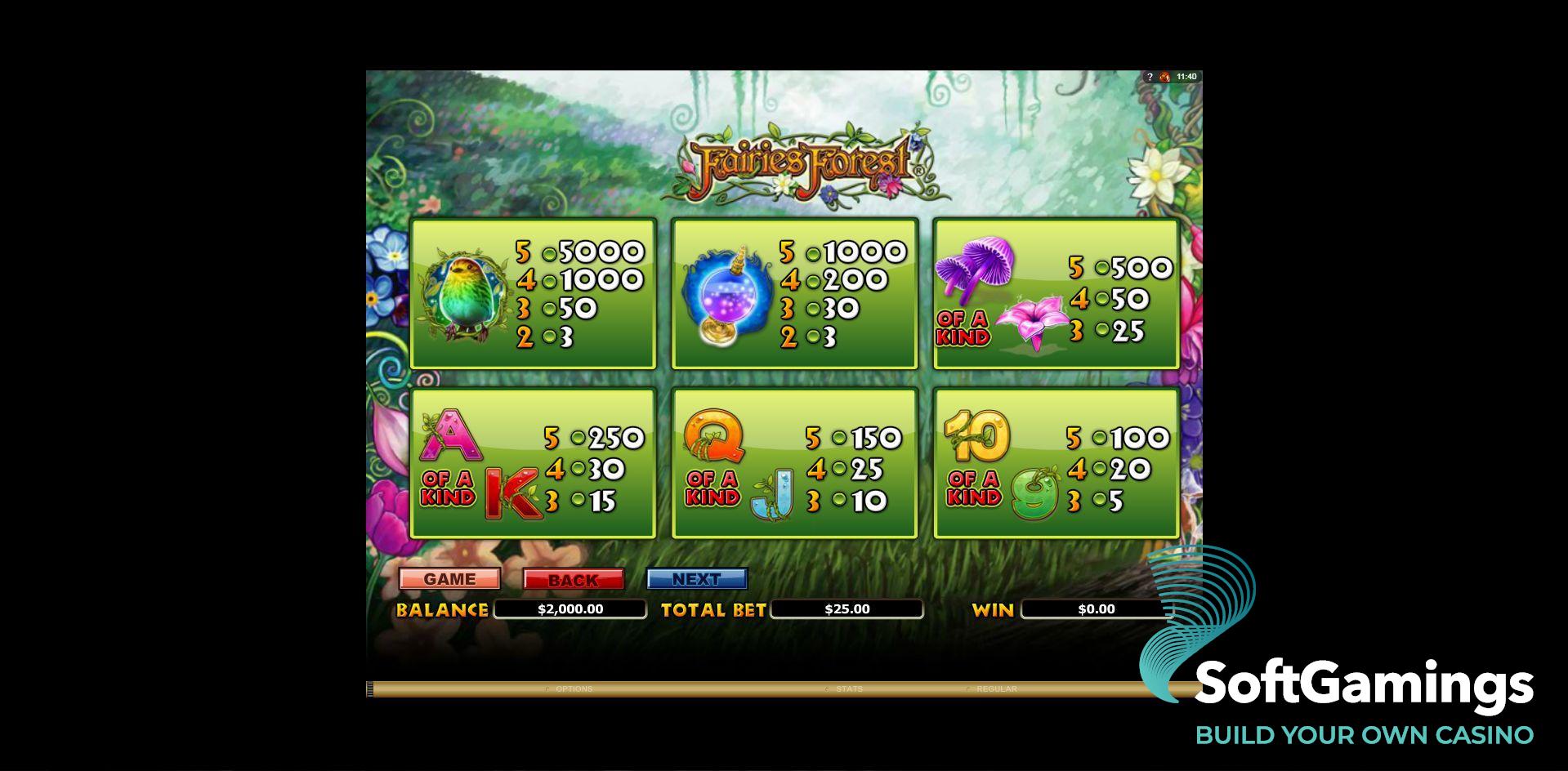The width and height of the screenshot is (1568, 771).
Task: Click the BALANCE display field
Action: (x=570, y=608)
